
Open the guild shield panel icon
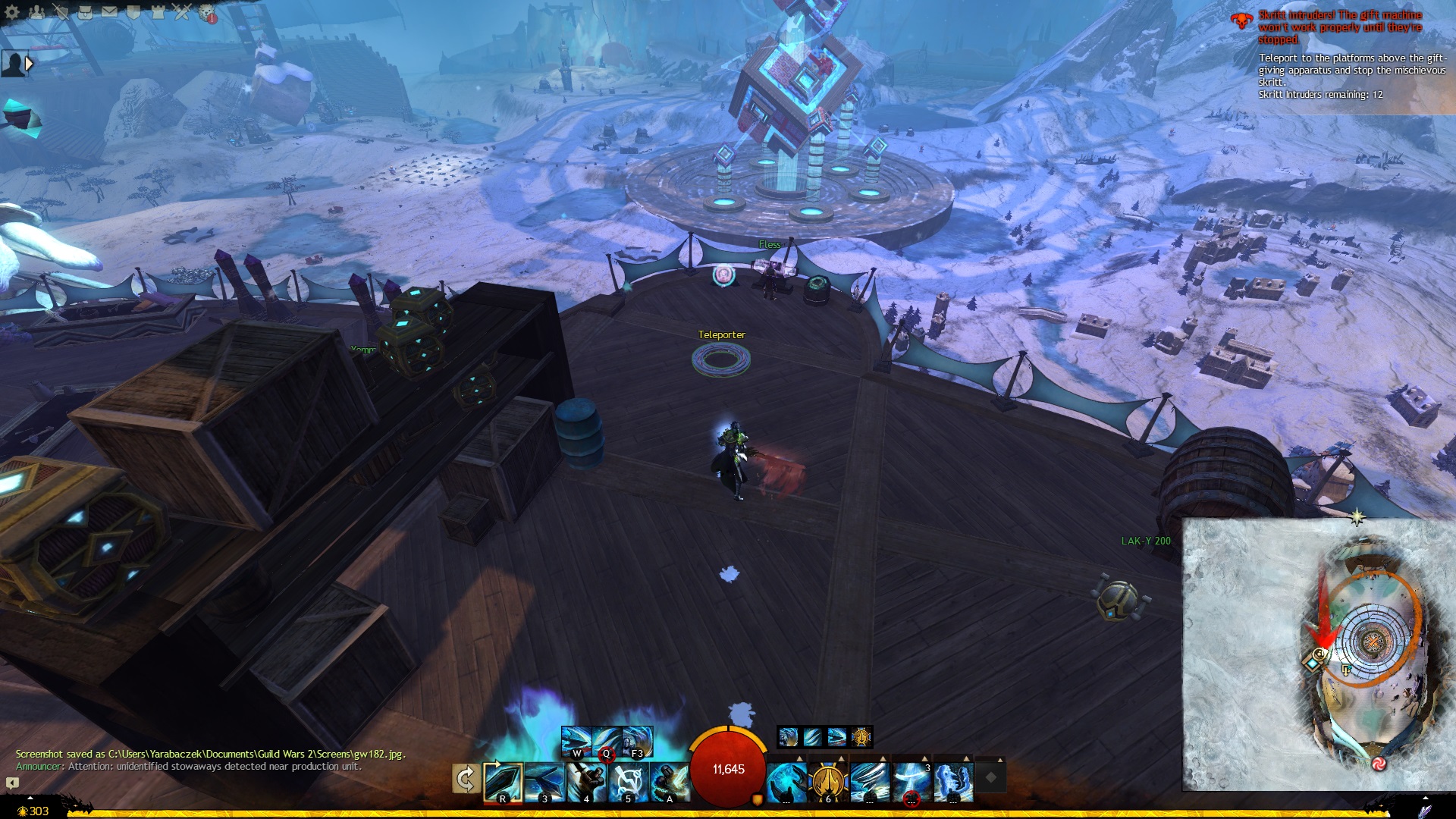pyautogui.click(x=133, y=12)
